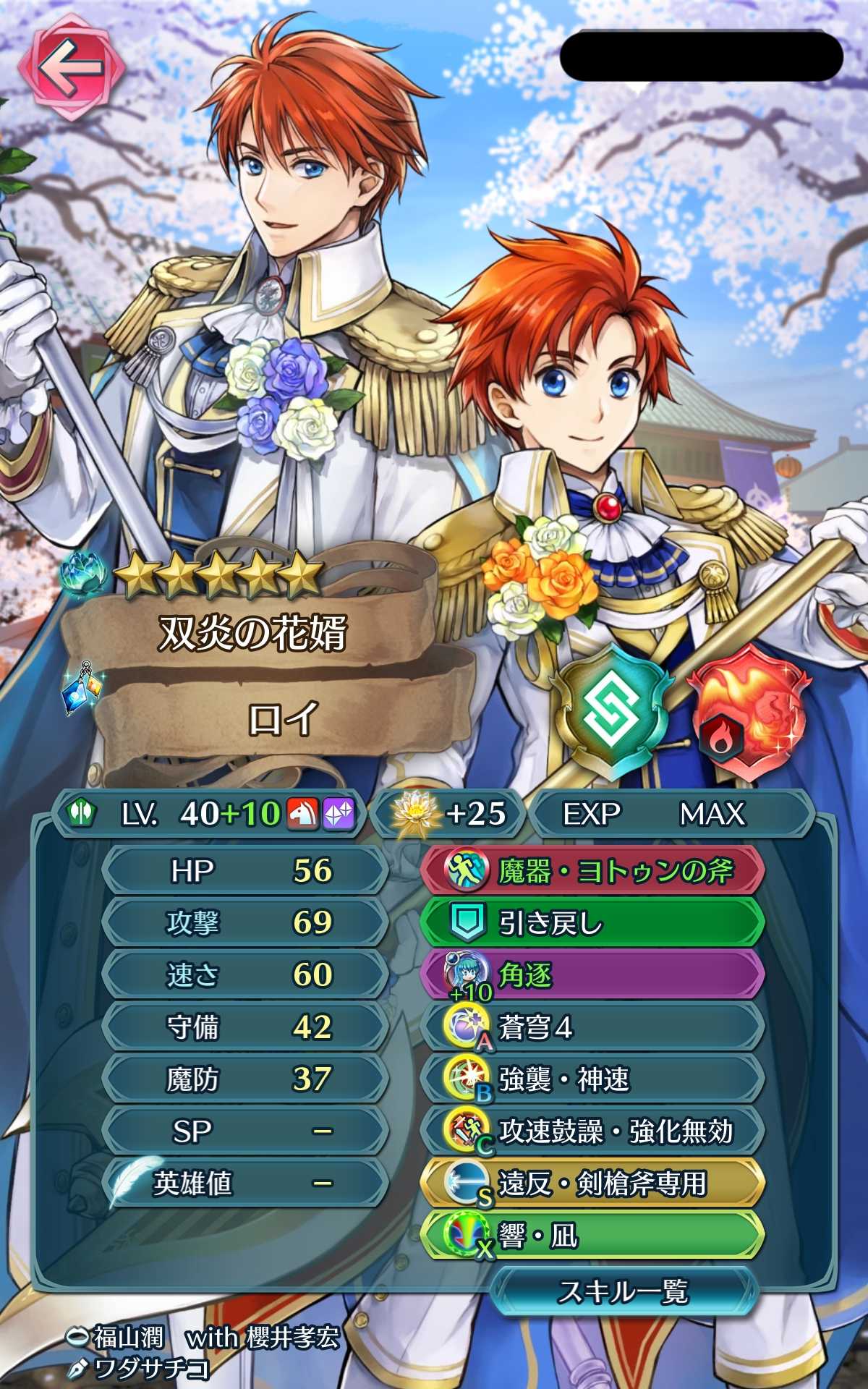Tap the pink back arrow button
The image size is (868, 1389).
pyautogui.click(x=71, y=68)
